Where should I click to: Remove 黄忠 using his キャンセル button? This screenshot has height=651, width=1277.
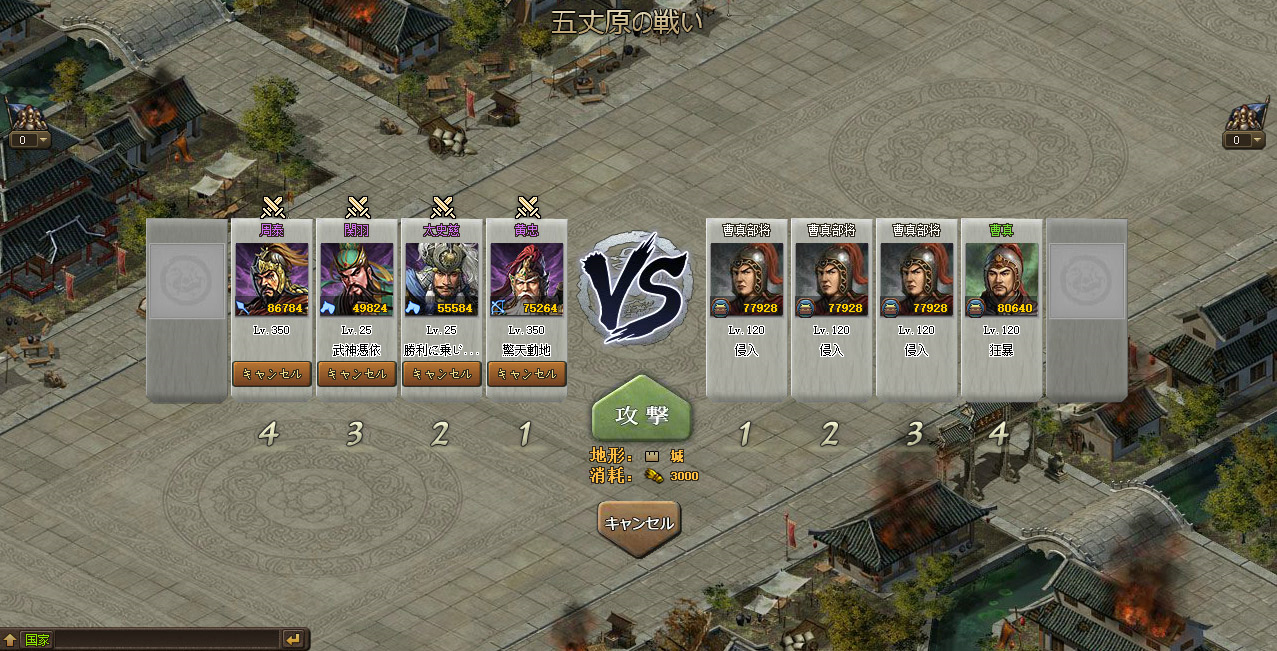tap(527, 374)
